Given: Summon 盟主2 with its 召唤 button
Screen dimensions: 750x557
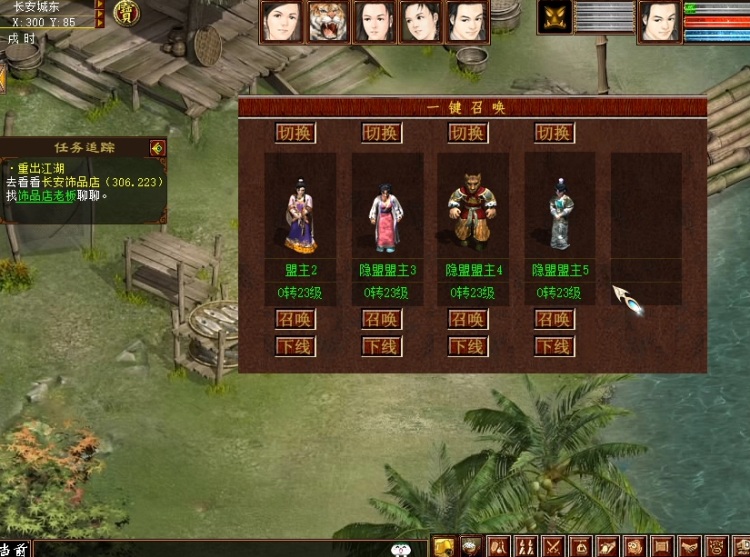Looking at the screenshot, I should click(296, 320).
